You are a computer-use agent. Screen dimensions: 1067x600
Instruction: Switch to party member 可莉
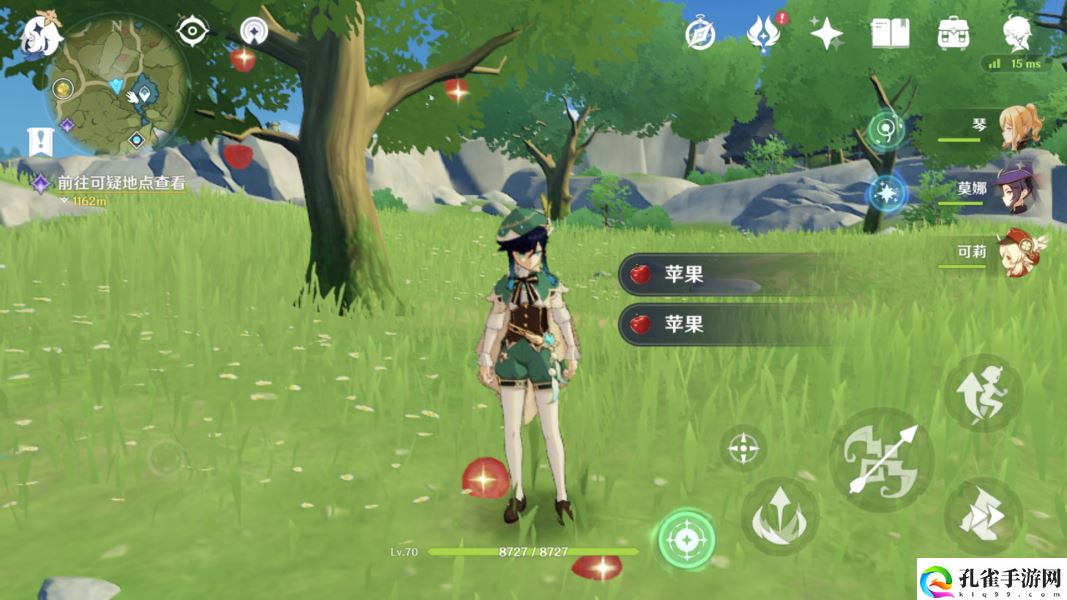pyautogui.click(x=1020, y=253)
